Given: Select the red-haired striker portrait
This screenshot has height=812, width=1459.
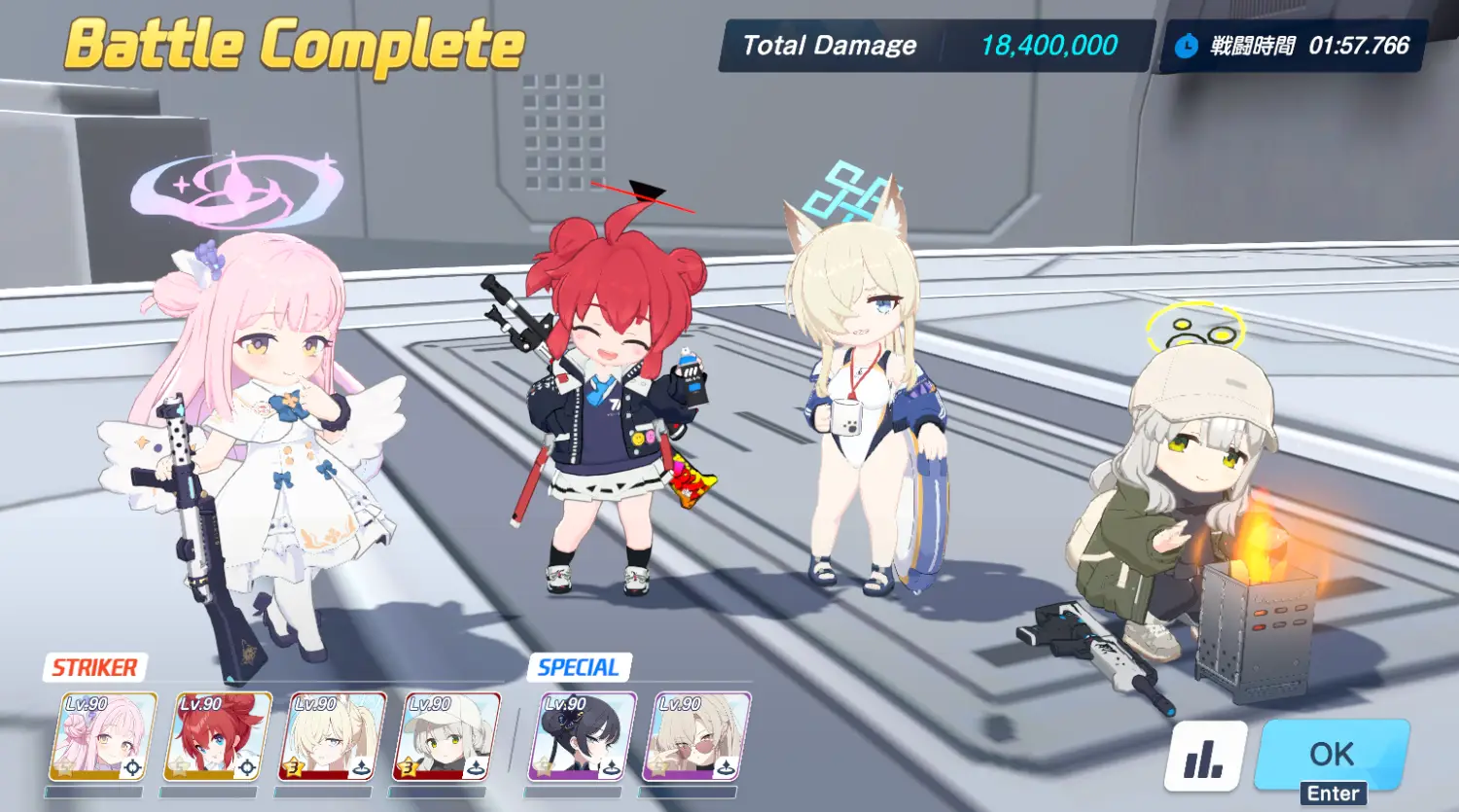Looking at the screenshot, I should (x=218, y=737).
